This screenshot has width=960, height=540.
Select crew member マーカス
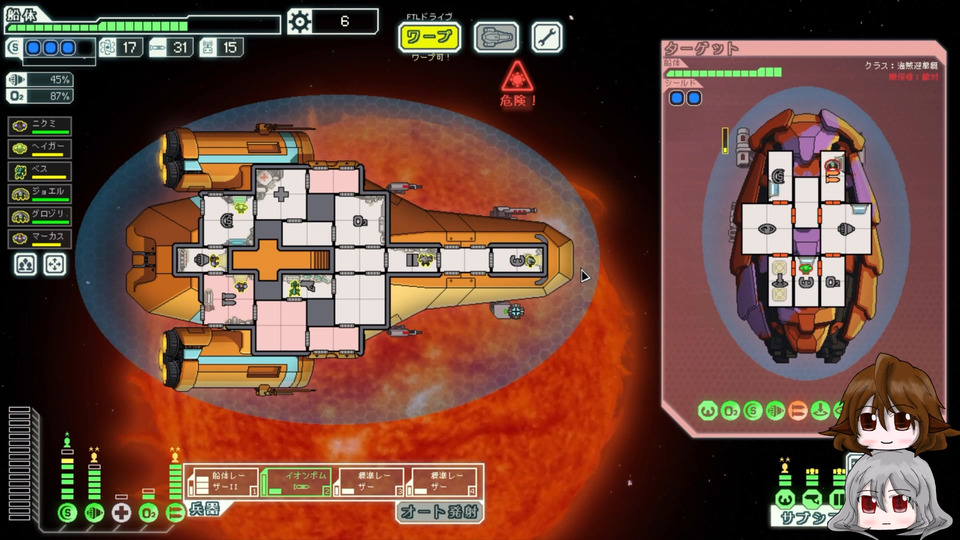[x=40, y=239]
